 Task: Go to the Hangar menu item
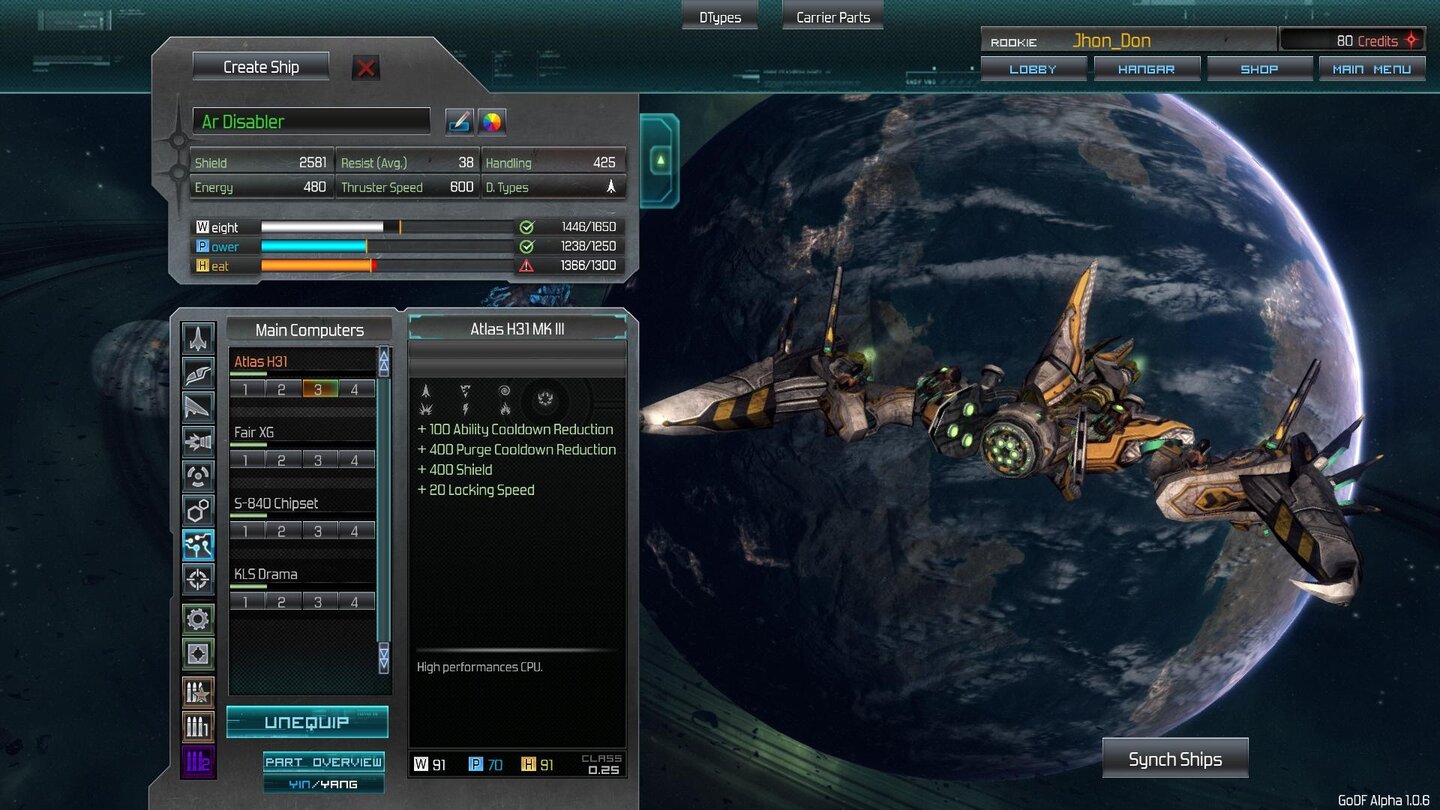coord(1146,68)
